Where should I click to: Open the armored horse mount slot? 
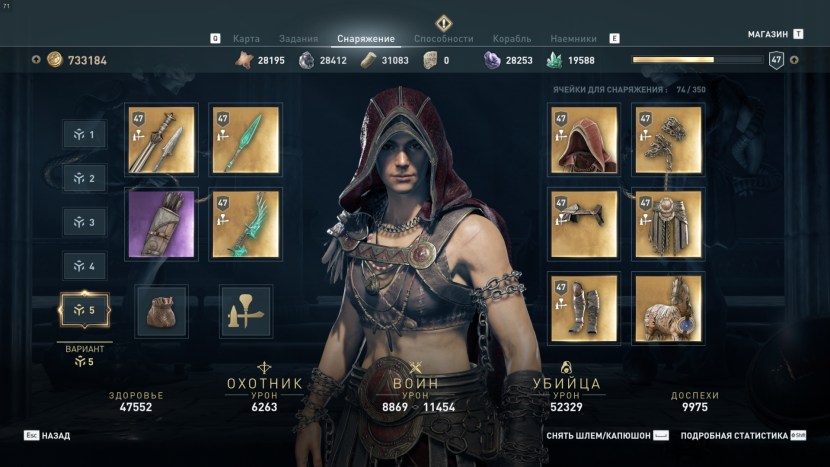click(x=668, y=308)
